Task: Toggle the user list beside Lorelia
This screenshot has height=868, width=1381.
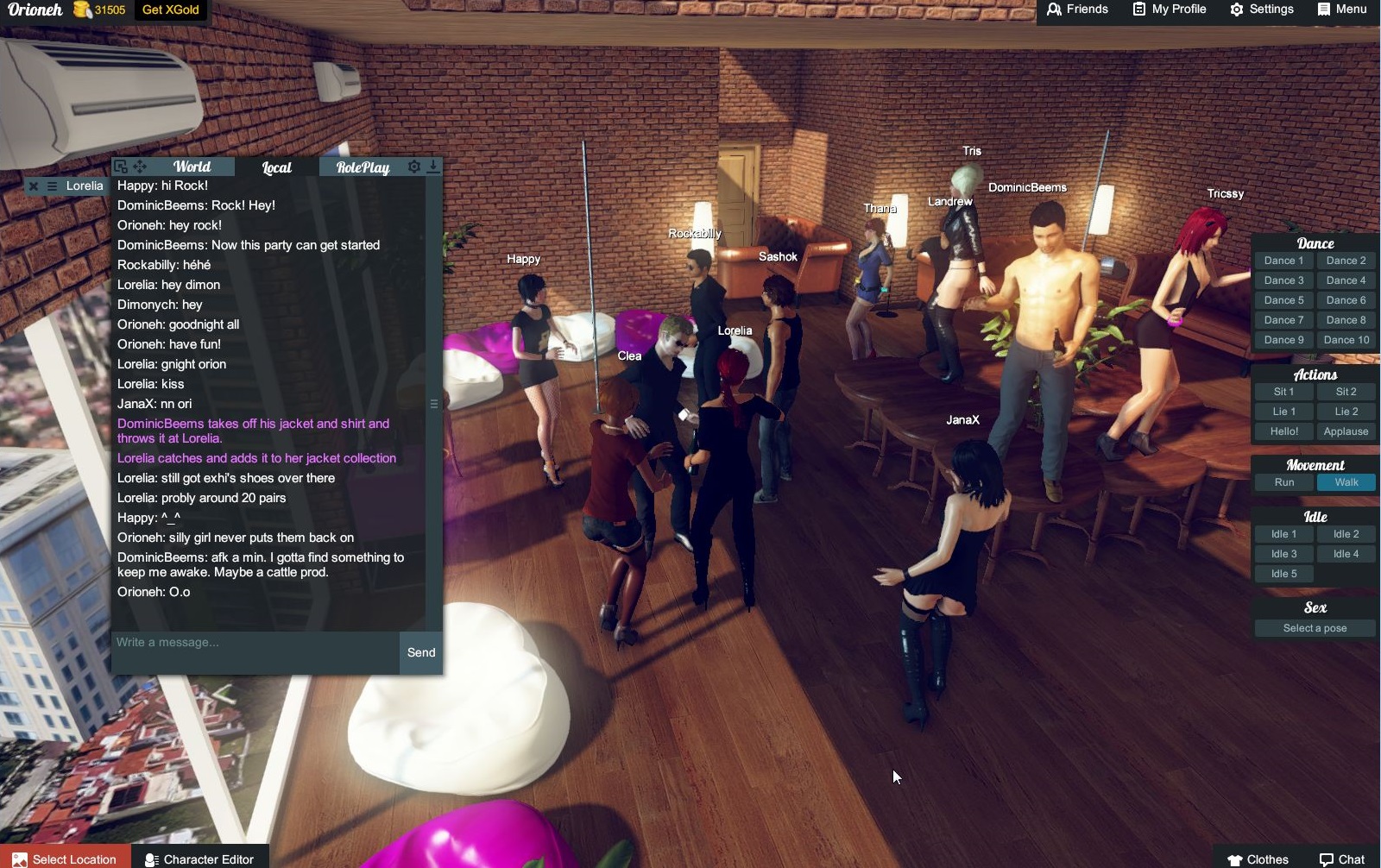Action: click(x=51, y=186)
